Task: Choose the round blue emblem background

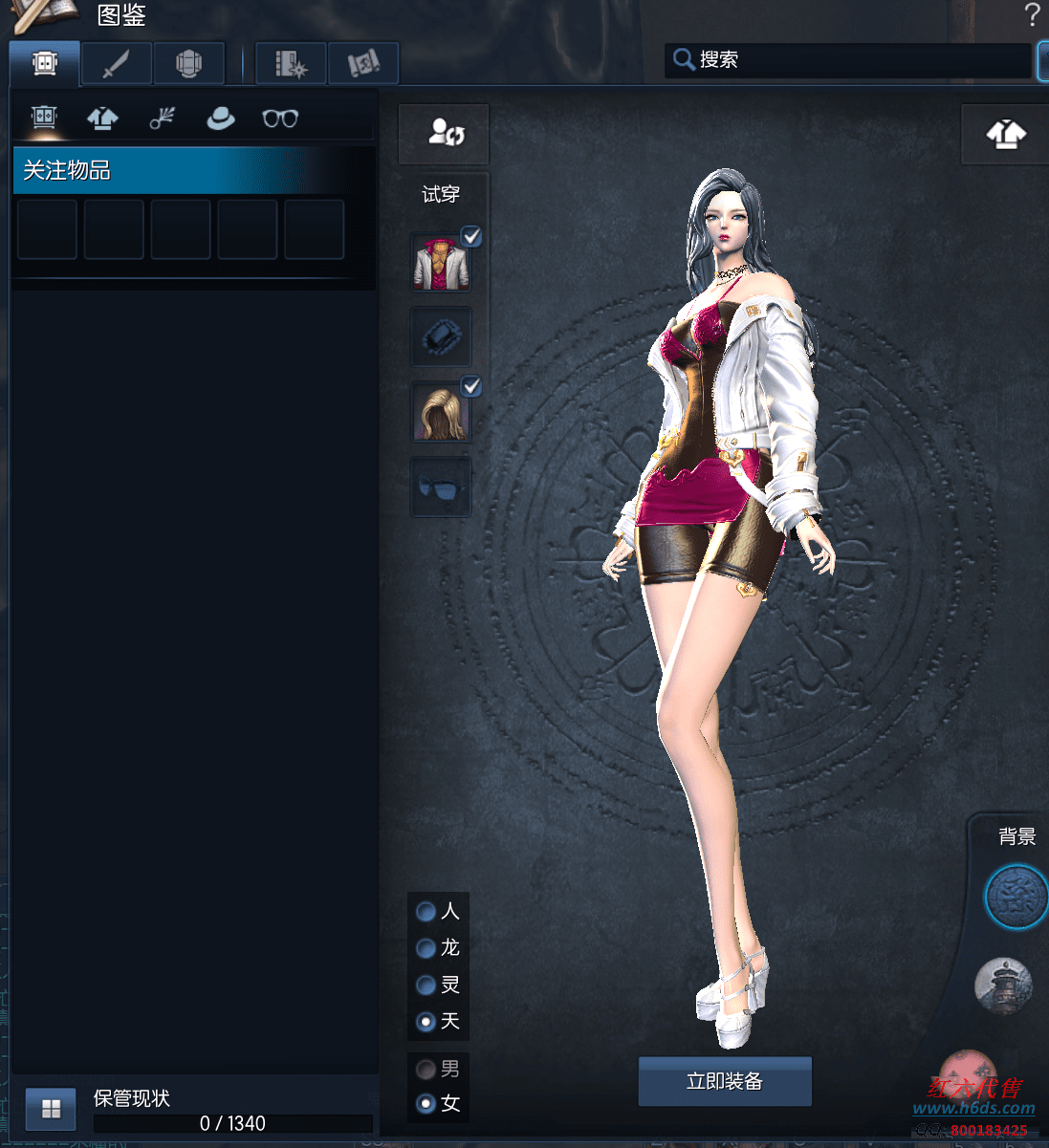Action: (1016, 897)
